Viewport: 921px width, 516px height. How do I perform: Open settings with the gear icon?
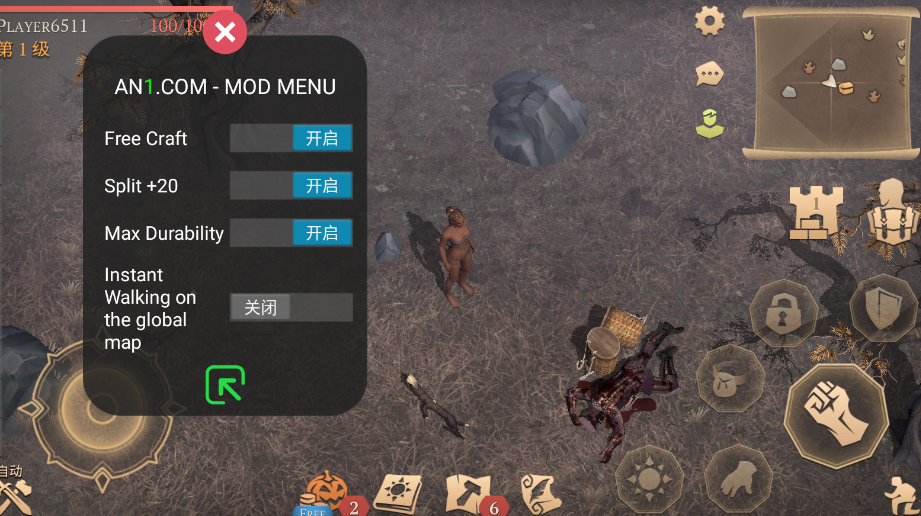710,21
